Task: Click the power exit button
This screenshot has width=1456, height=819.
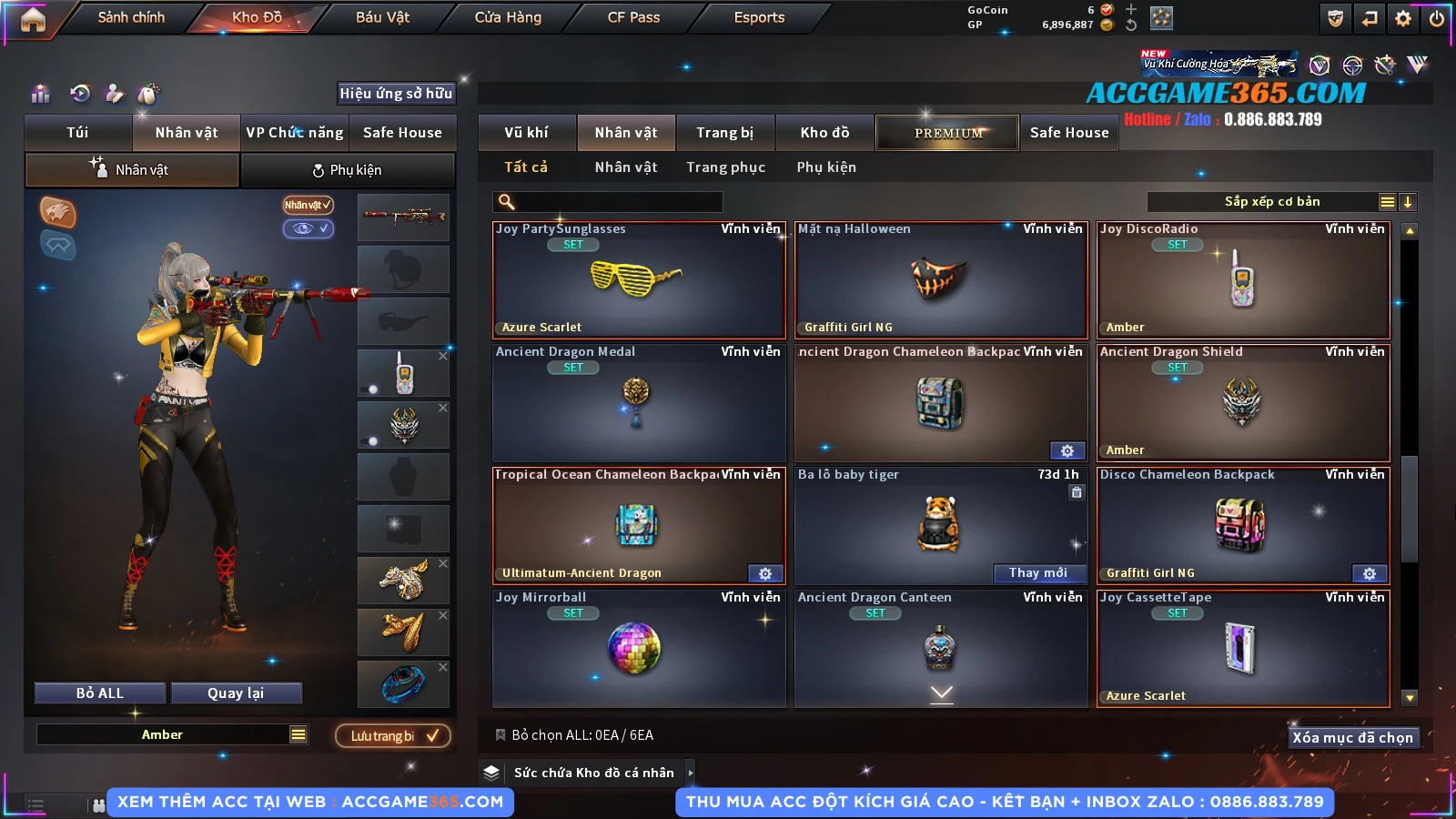Action: coord(1436,18)
